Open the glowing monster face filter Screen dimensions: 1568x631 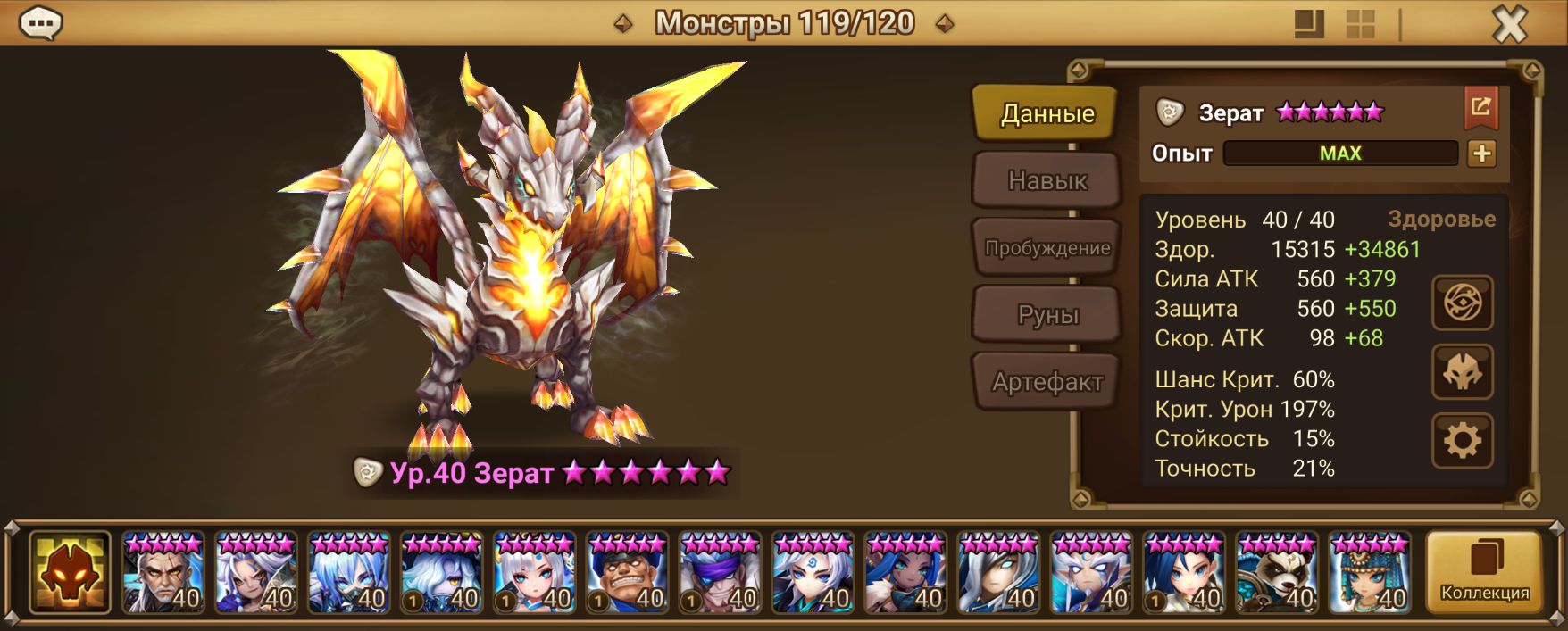(x=70, y=572)
